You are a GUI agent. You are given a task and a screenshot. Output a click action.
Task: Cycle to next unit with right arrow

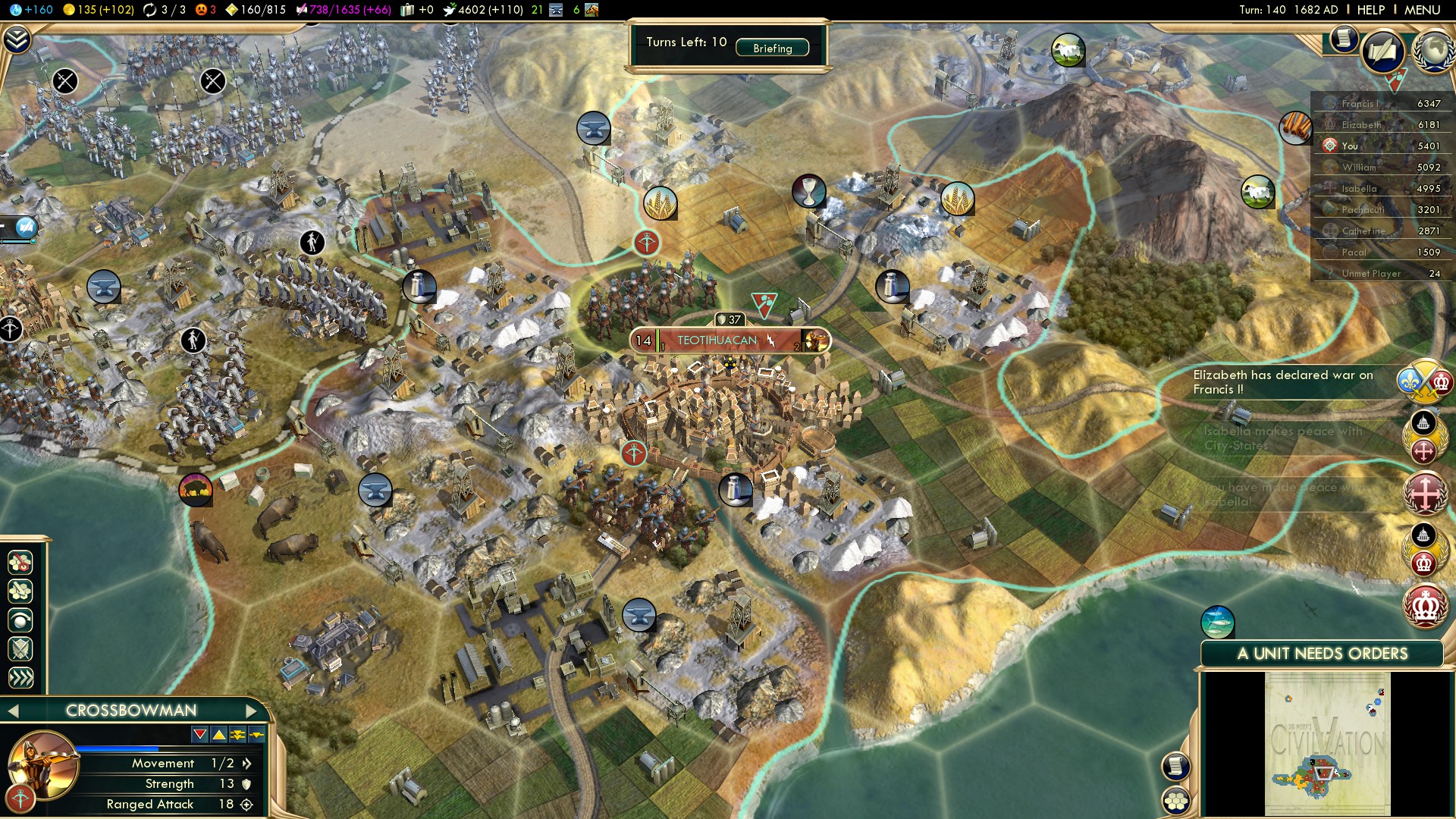pos(252,711)
